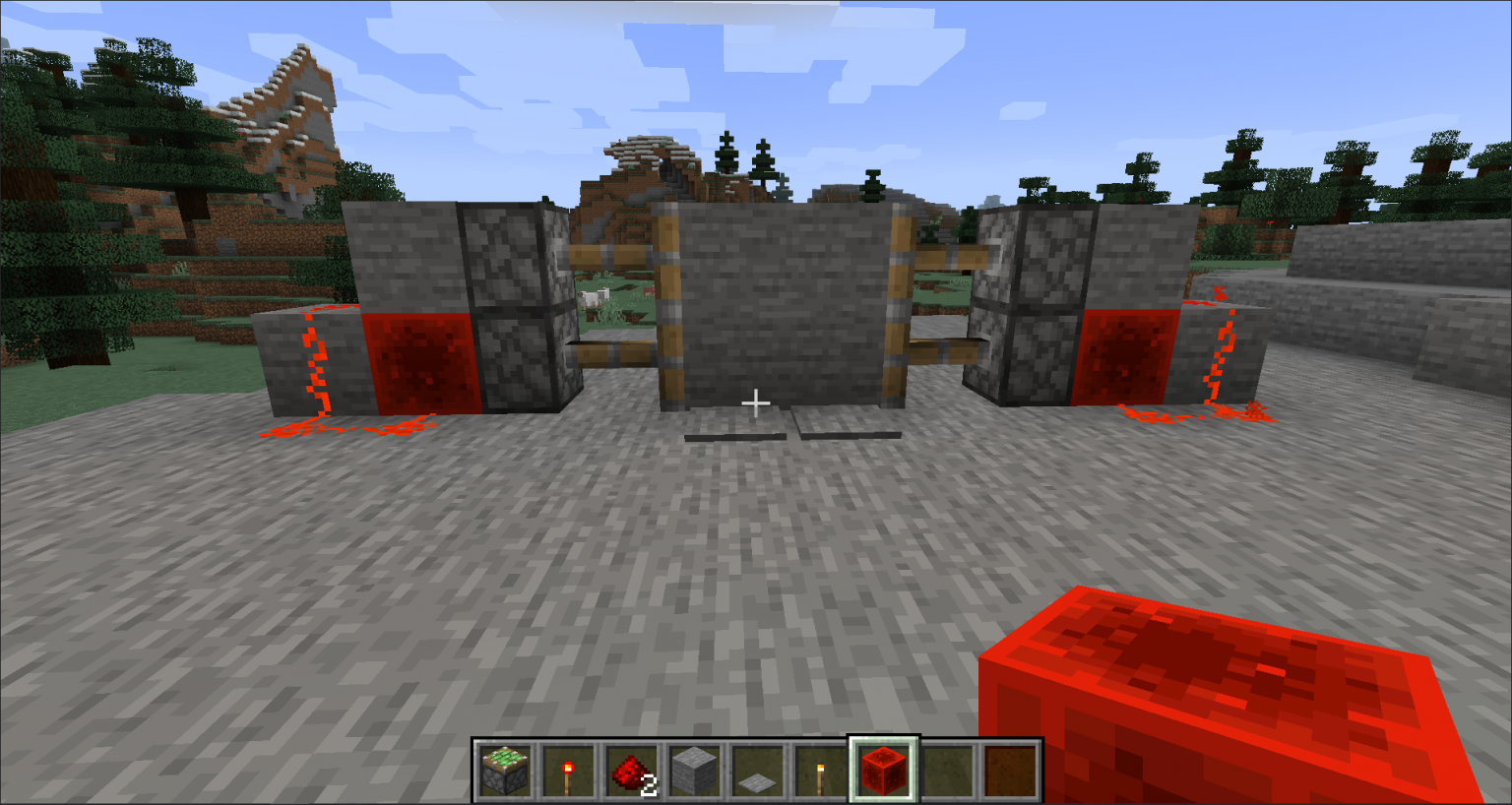Screen dimensions: 1512x805
Task: Click the right glowing redstone block
Action: click(x=1127, y=357)
